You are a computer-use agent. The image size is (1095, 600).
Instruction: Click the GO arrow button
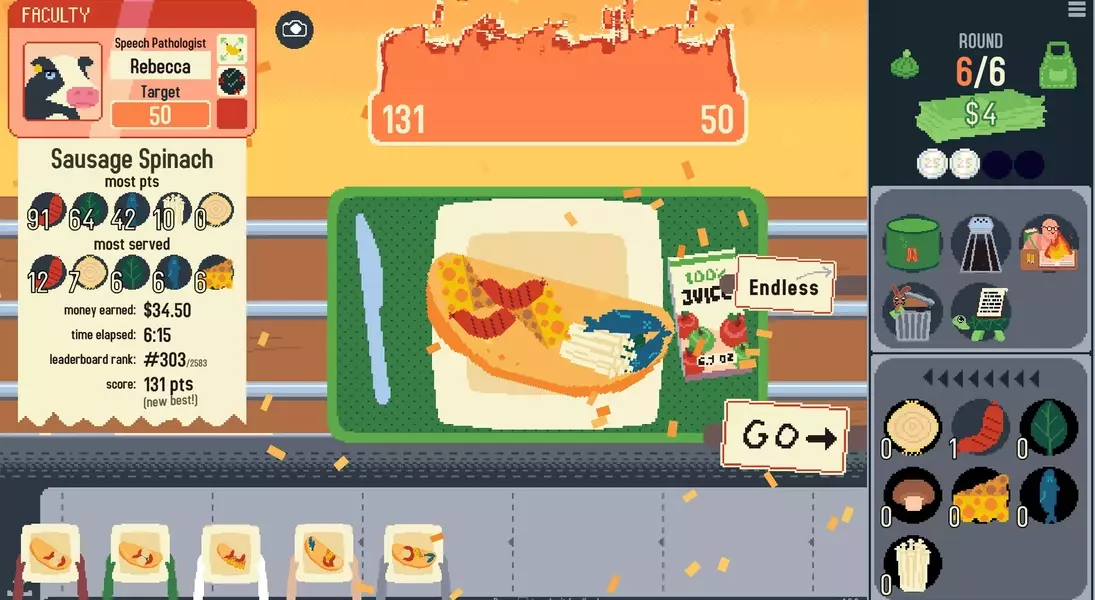point(786,435)
